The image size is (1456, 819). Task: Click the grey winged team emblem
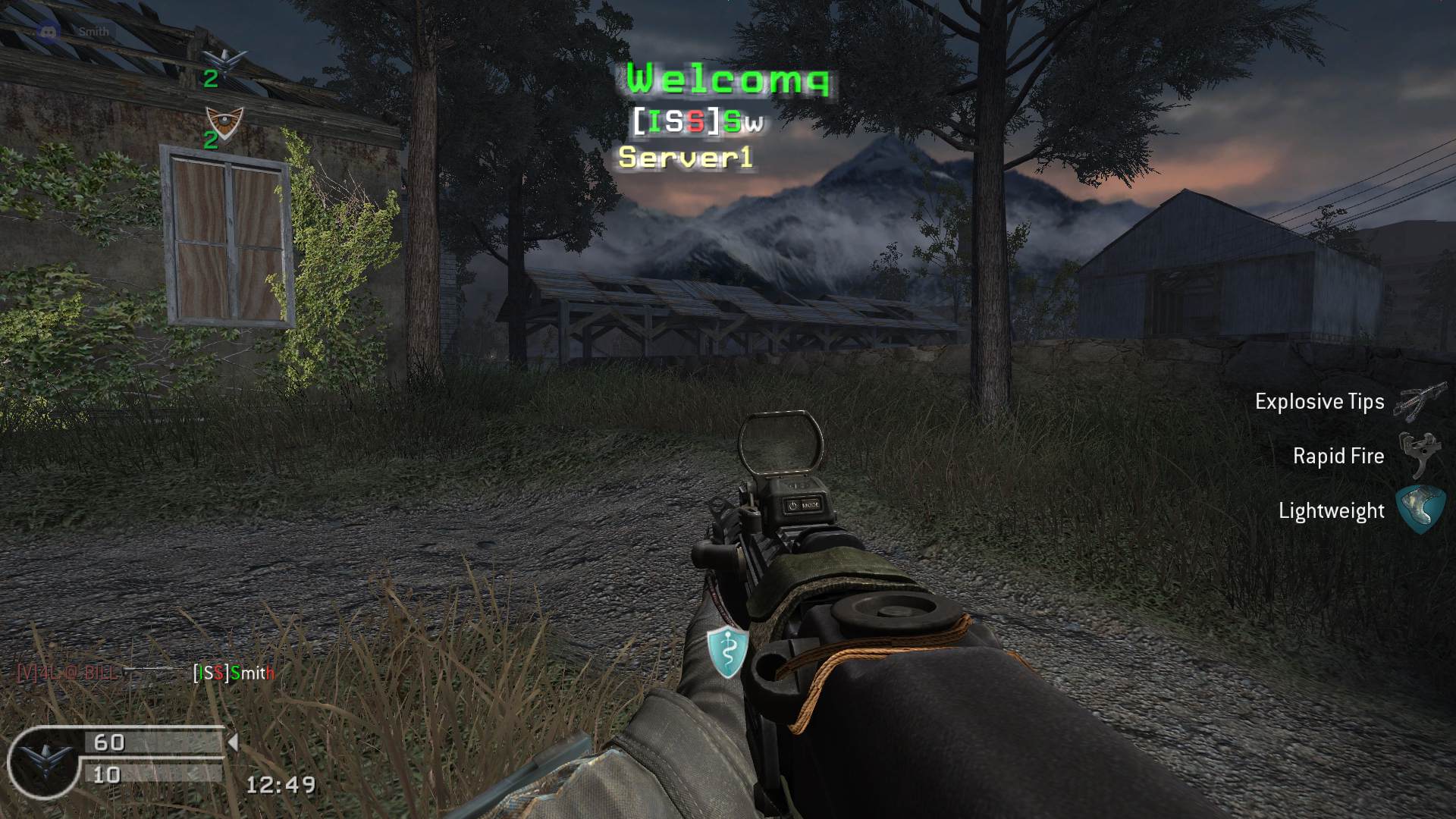pos(225,59)
